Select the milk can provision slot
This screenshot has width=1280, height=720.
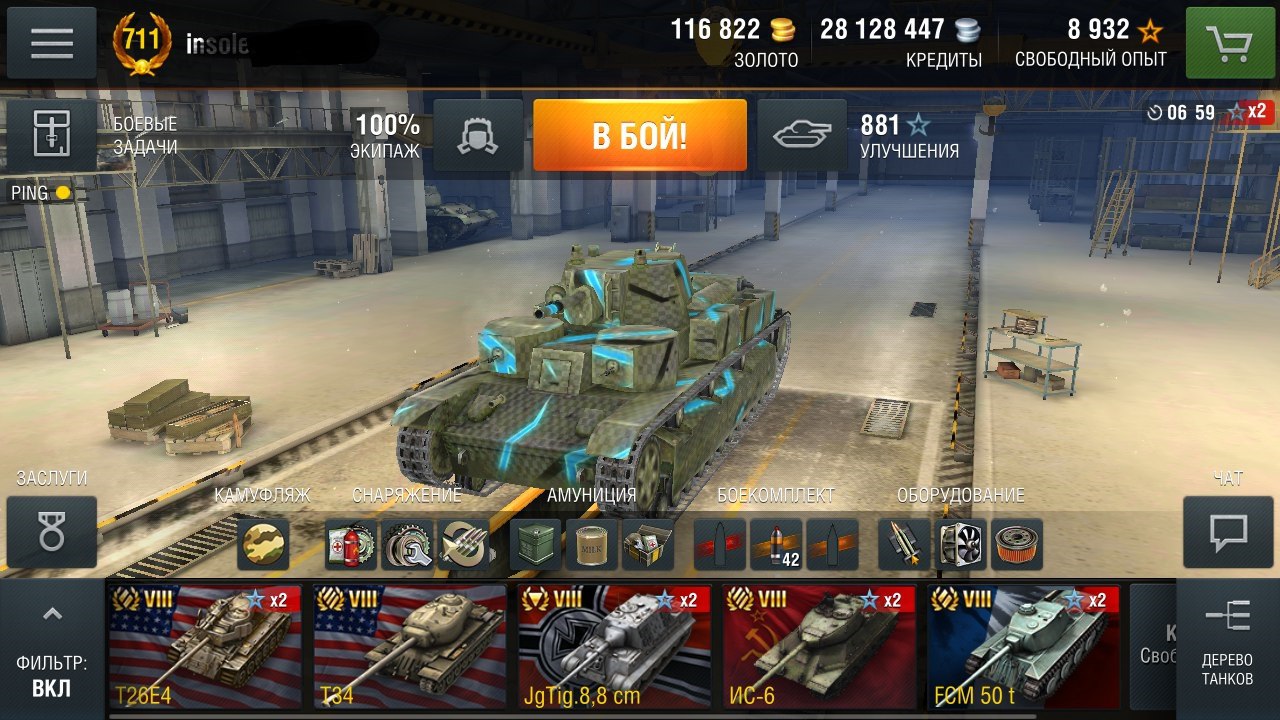click(592, 544)
